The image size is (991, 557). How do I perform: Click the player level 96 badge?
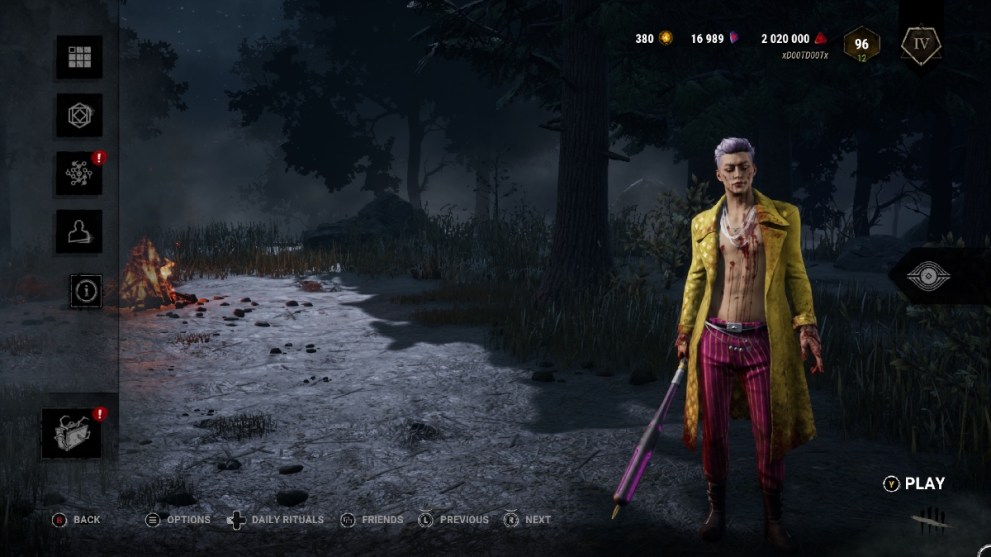click(x=861, y=44)
